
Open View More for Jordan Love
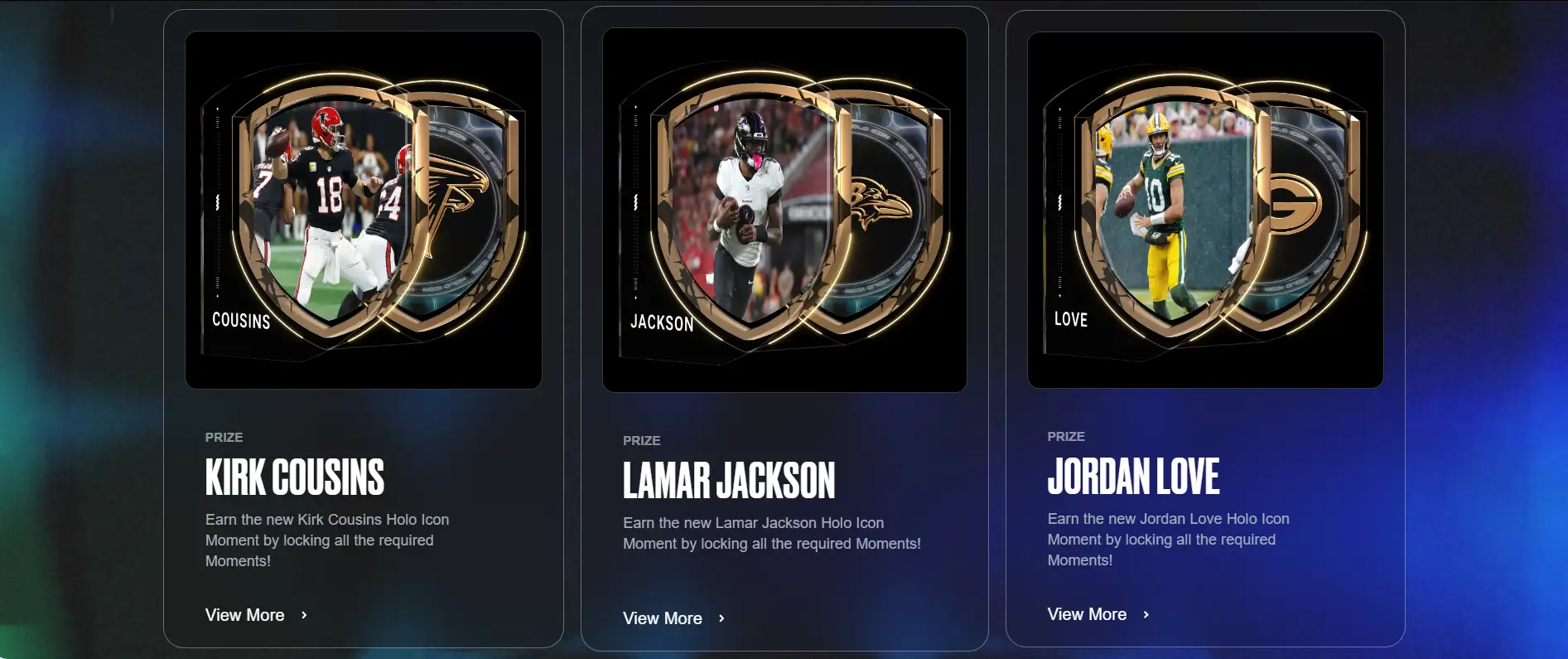1098,614
